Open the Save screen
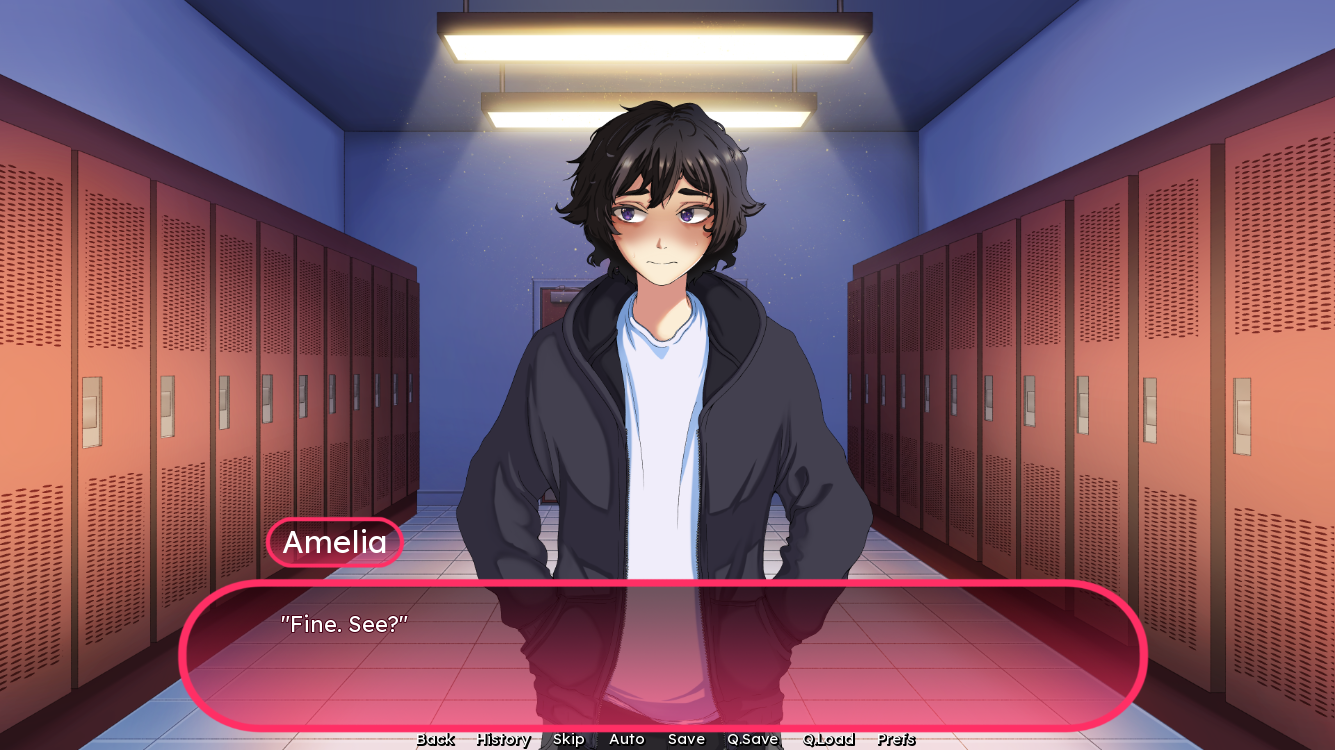Viewport: 1335px width, 750px height. (x=686, y=740)
